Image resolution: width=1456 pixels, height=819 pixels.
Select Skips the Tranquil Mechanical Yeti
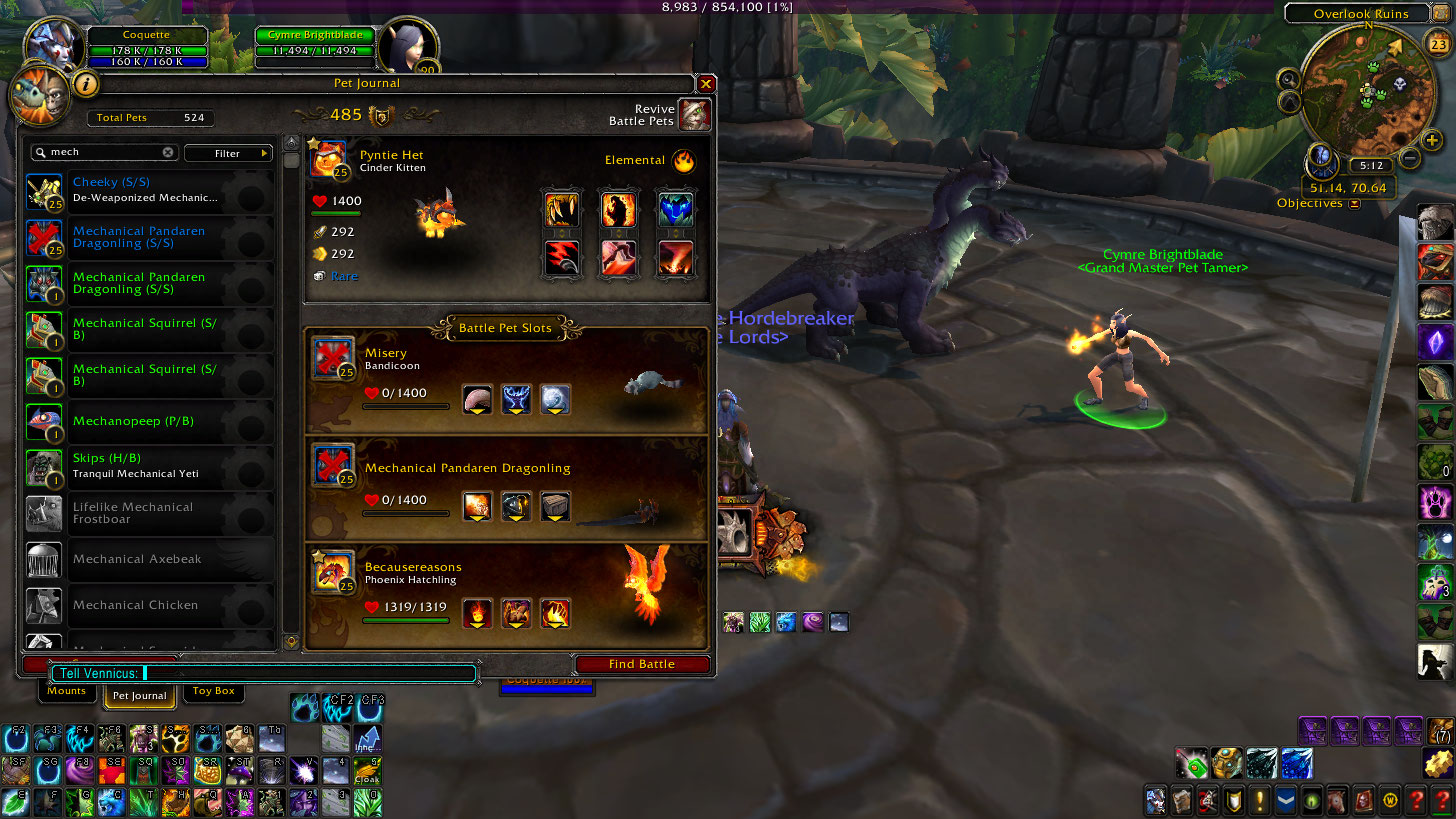point(148,466)
